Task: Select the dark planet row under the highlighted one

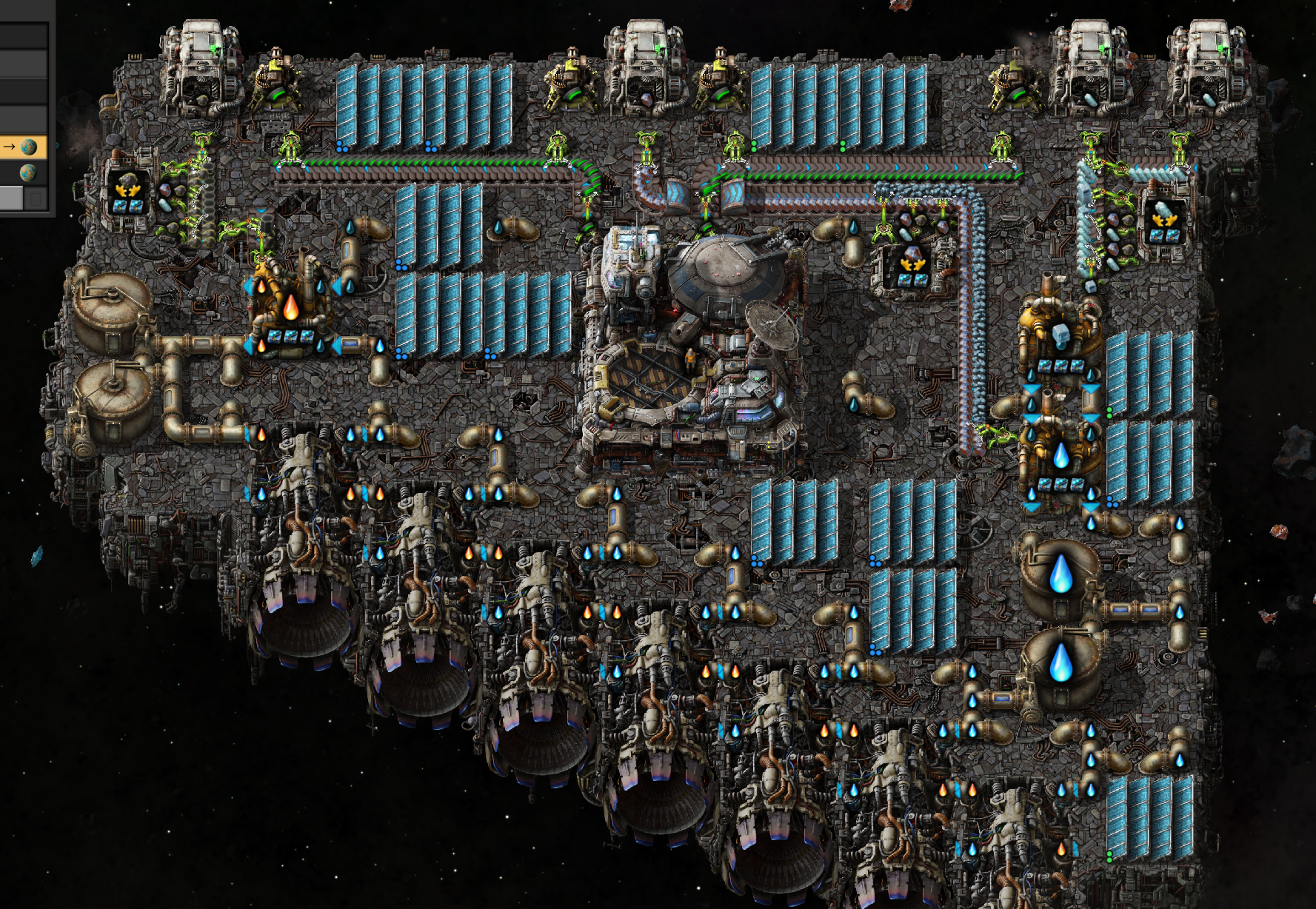Action: tap(23, 173)
